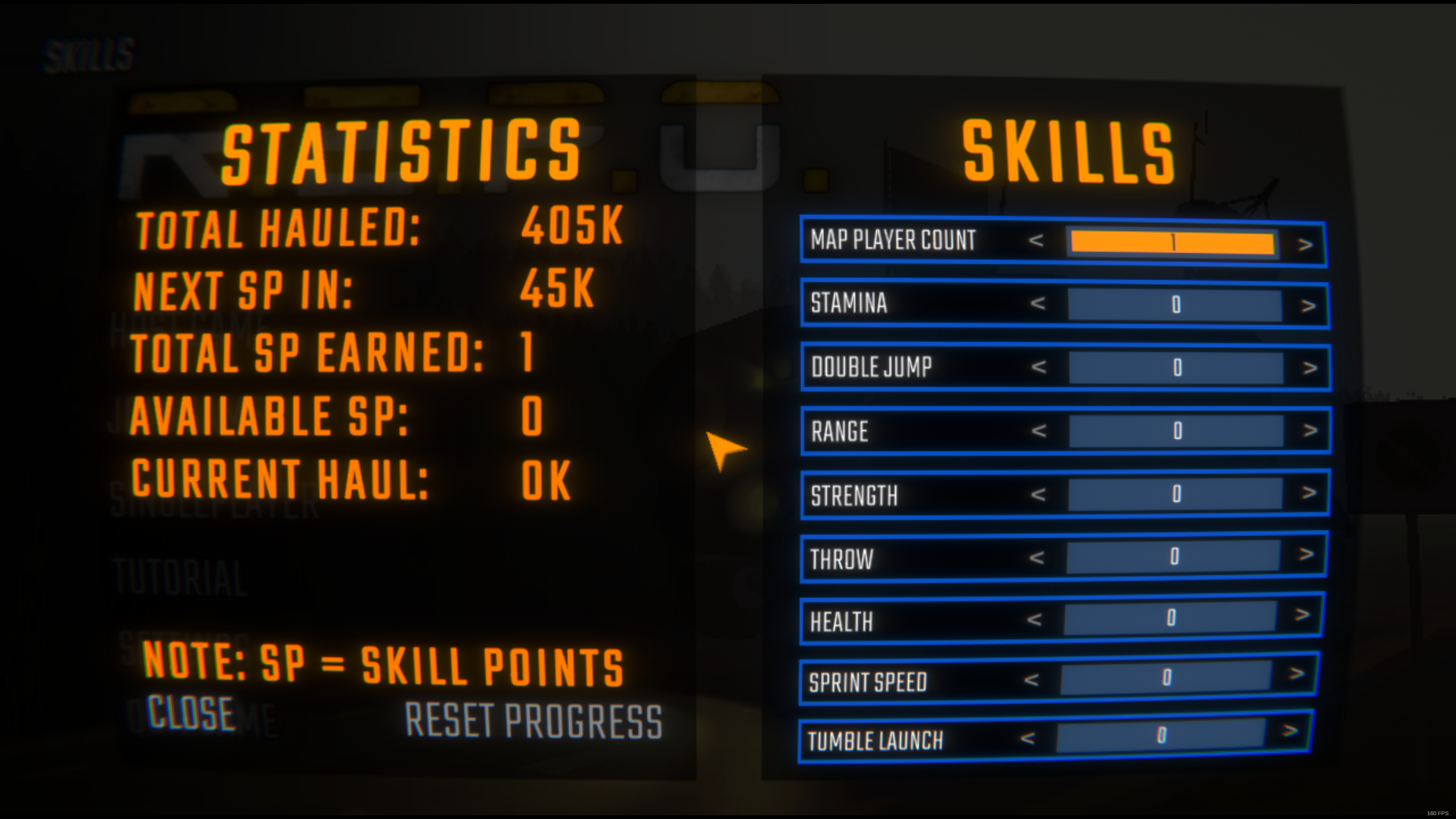Decrease Map Player Count with left arrow

(1036, 241)
